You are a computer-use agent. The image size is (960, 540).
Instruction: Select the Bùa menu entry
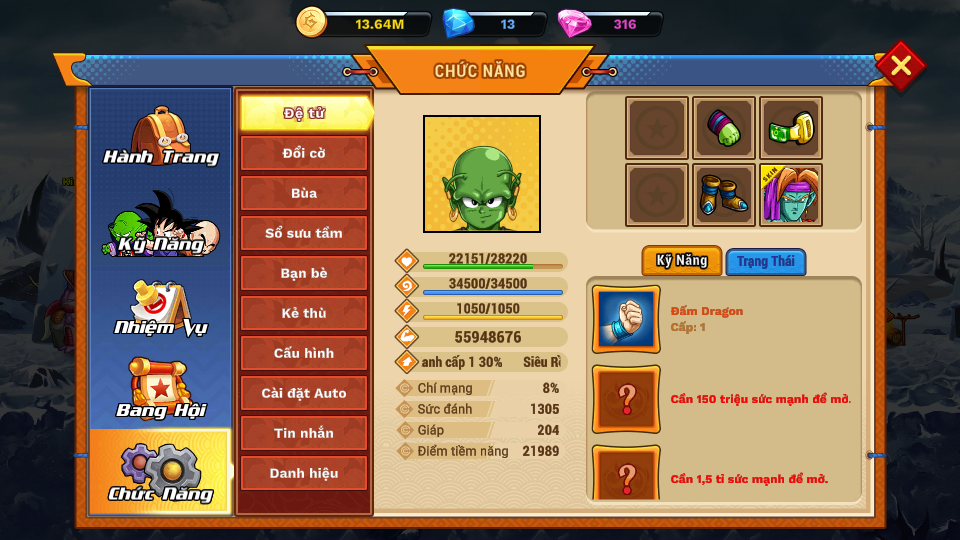pyautogui.click(x=304, y=193)
